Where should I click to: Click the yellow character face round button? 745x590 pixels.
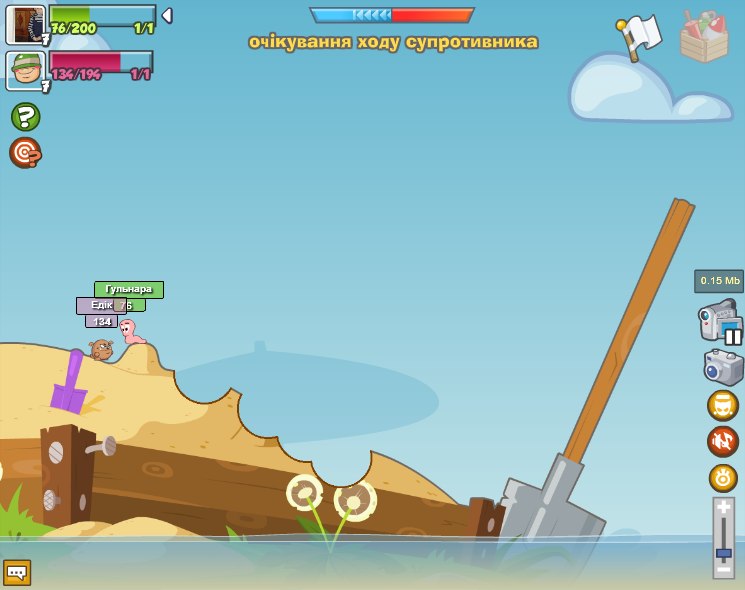(x=723, y=405)
